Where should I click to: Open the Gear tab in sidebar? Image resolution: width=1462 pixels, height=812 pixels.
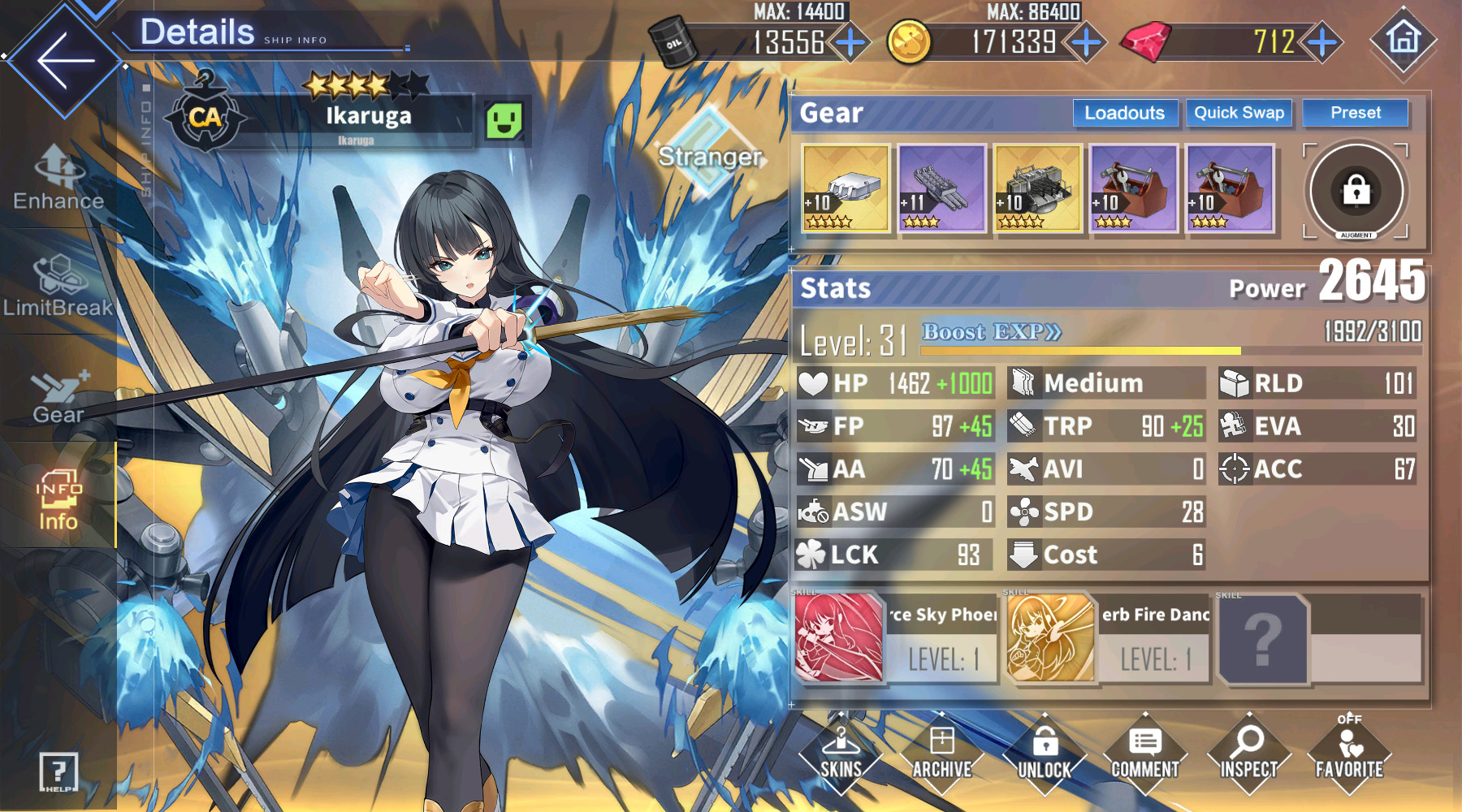58,398
